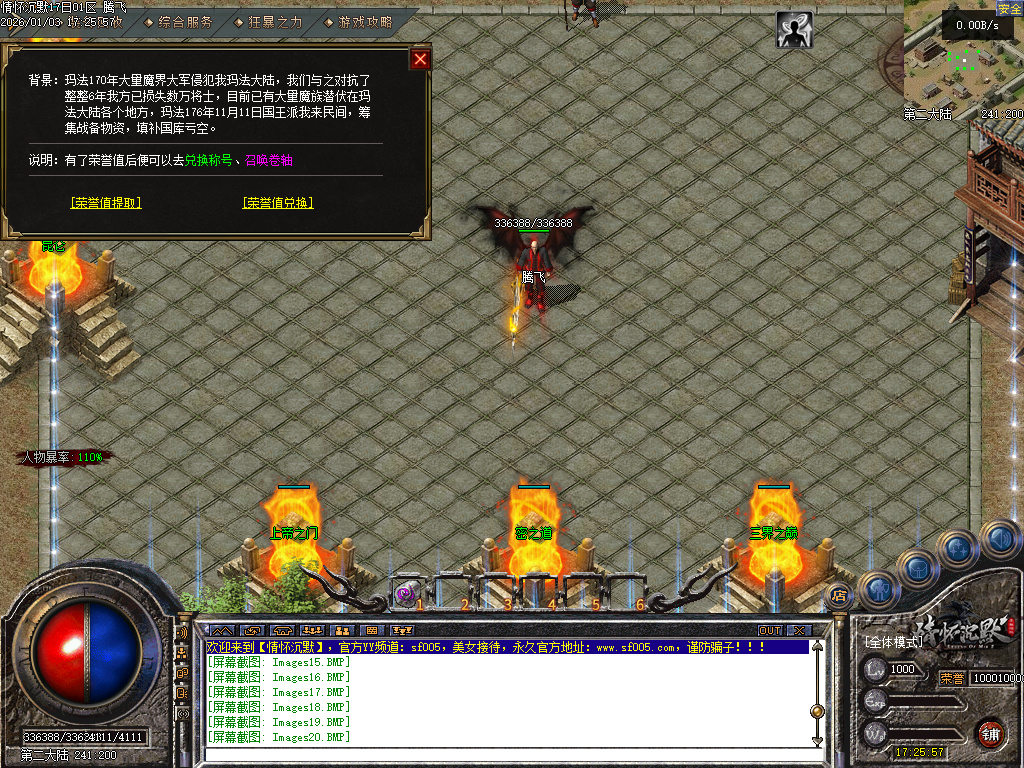This screenshot has width=1024, height=768.
Task: Open the 综合服务 menu
Action: (x=185, y=21)
